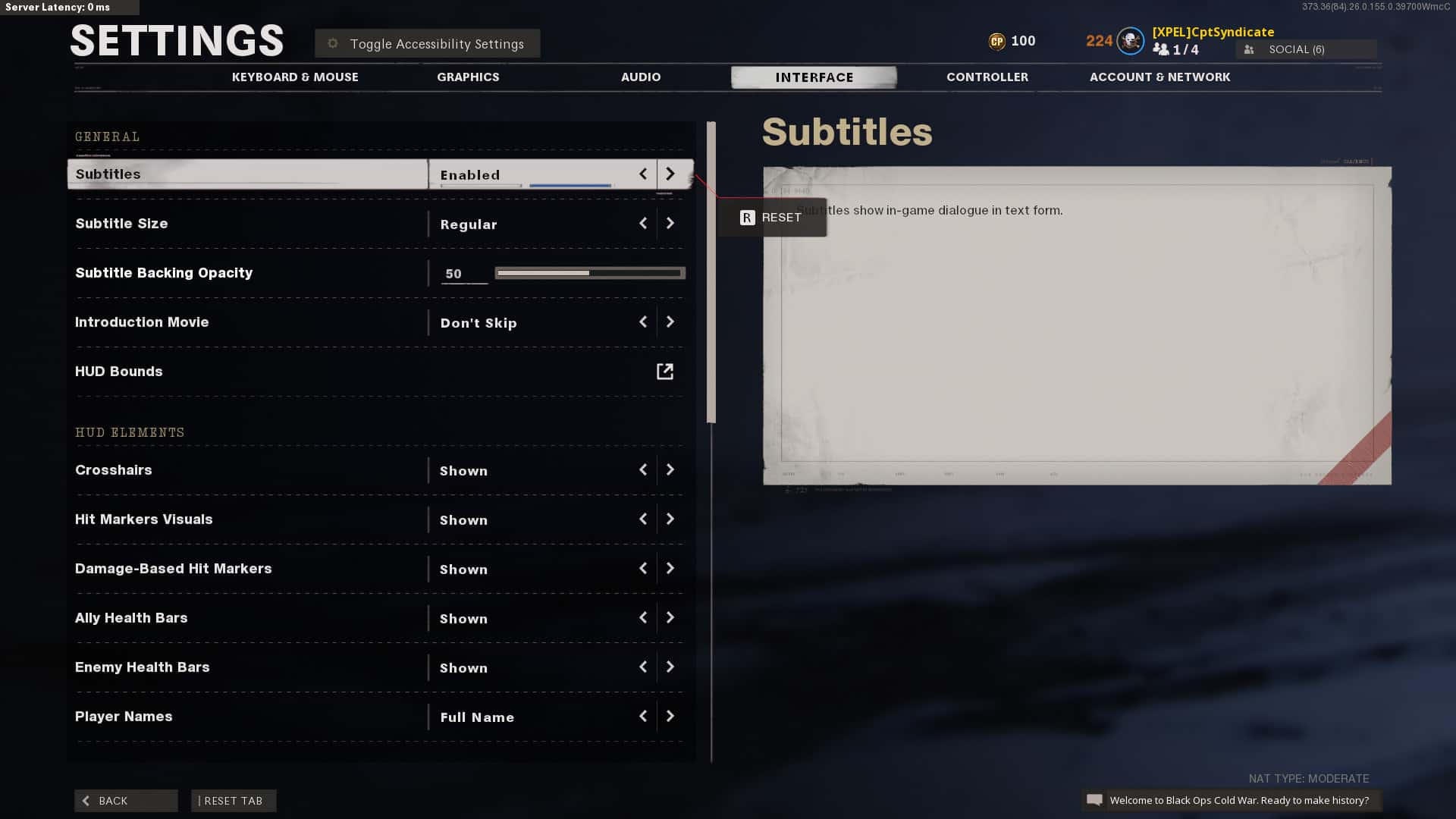Viewport: 1456px width, 819px height.
Task: Cycle Player Names option to the right
Action: (x=670, y=717)
